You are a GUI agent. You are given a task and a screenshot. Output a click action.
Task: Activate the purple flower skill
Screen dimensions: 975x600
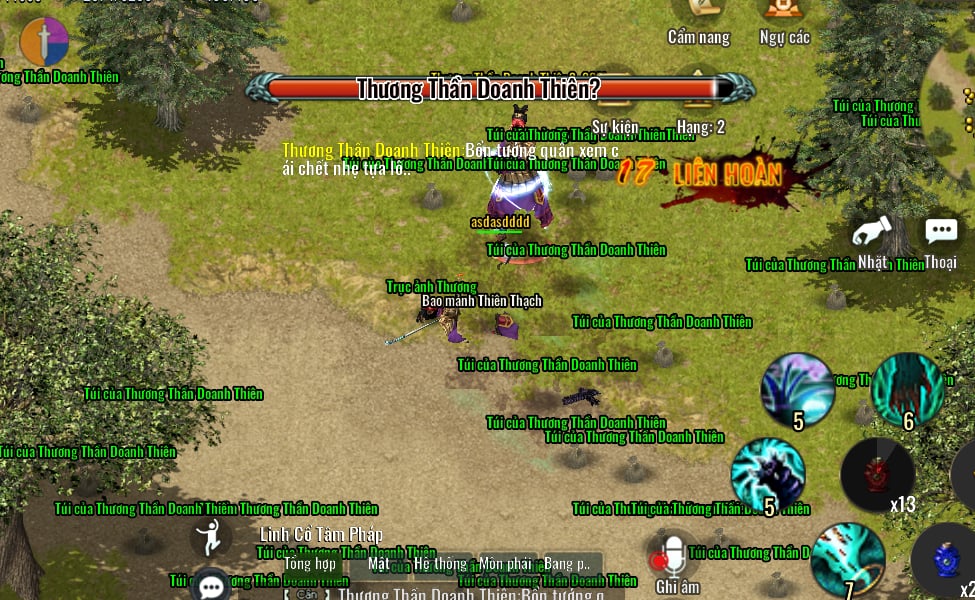click(x=797, y=389)
